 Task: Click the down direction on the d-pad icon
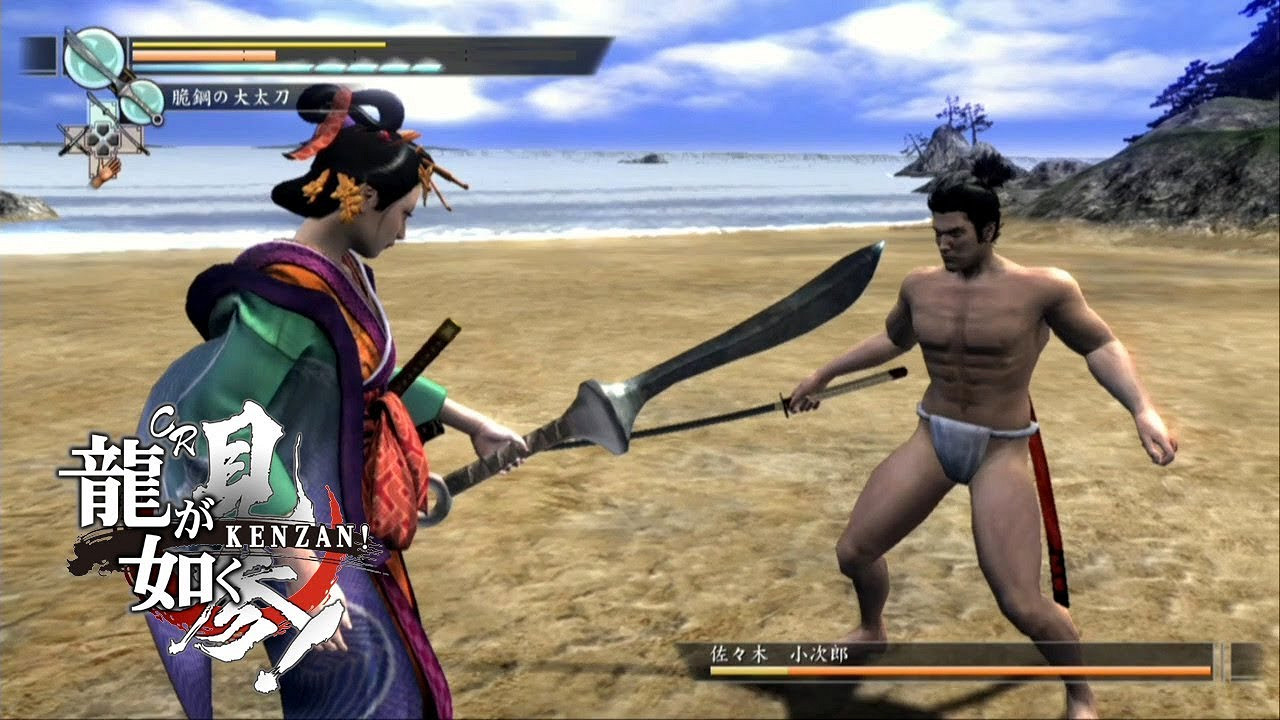tap(102, 151)
